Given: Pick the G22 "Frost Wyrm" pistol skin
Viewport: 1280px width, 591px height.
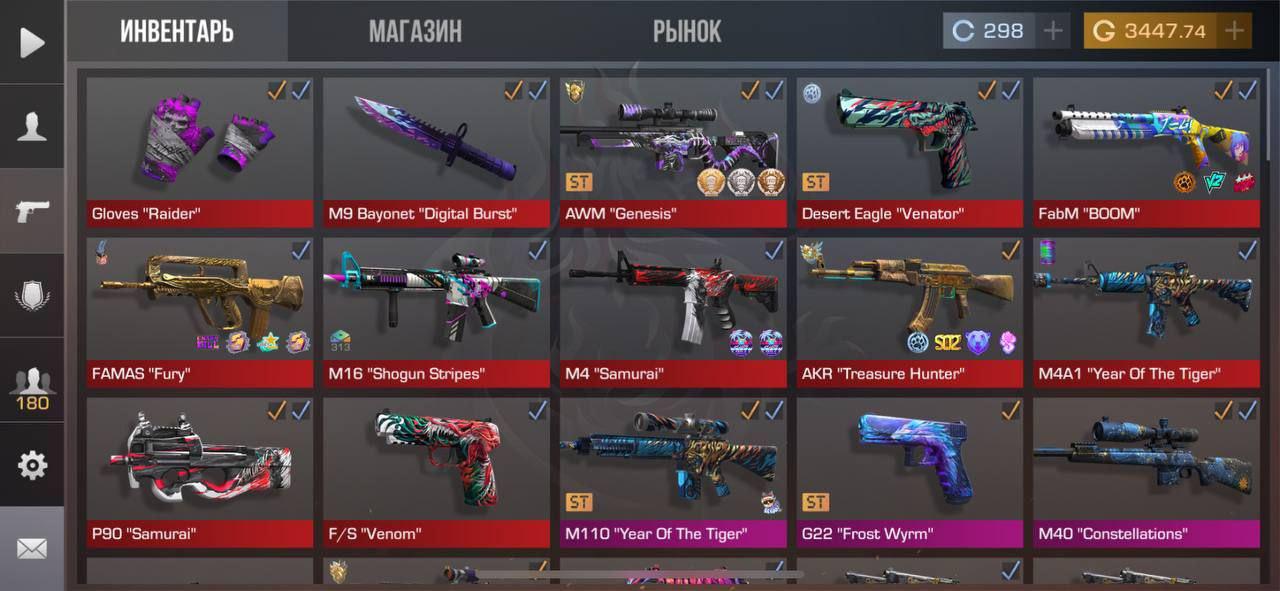Looking at the screenshot, I should point(910,471).
